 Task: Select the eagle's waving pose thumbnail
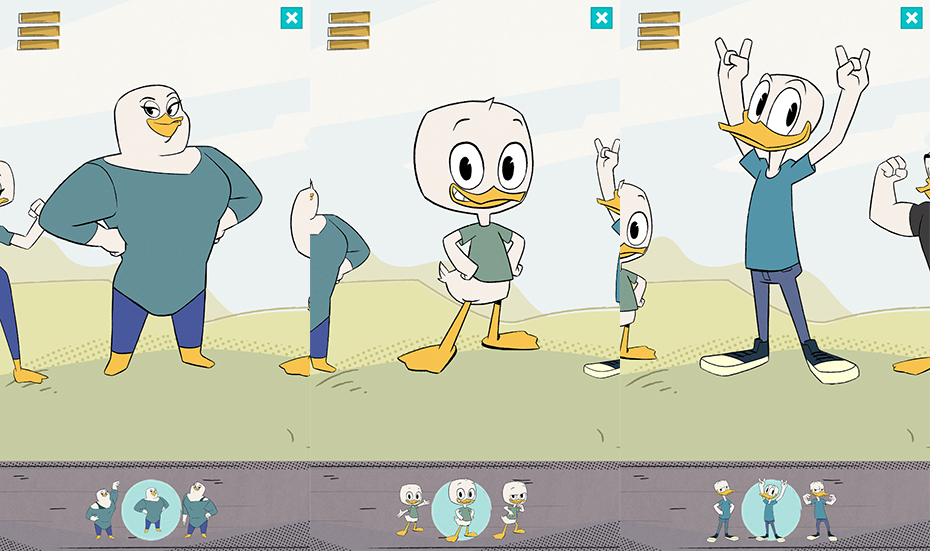[x=103, y=510]
